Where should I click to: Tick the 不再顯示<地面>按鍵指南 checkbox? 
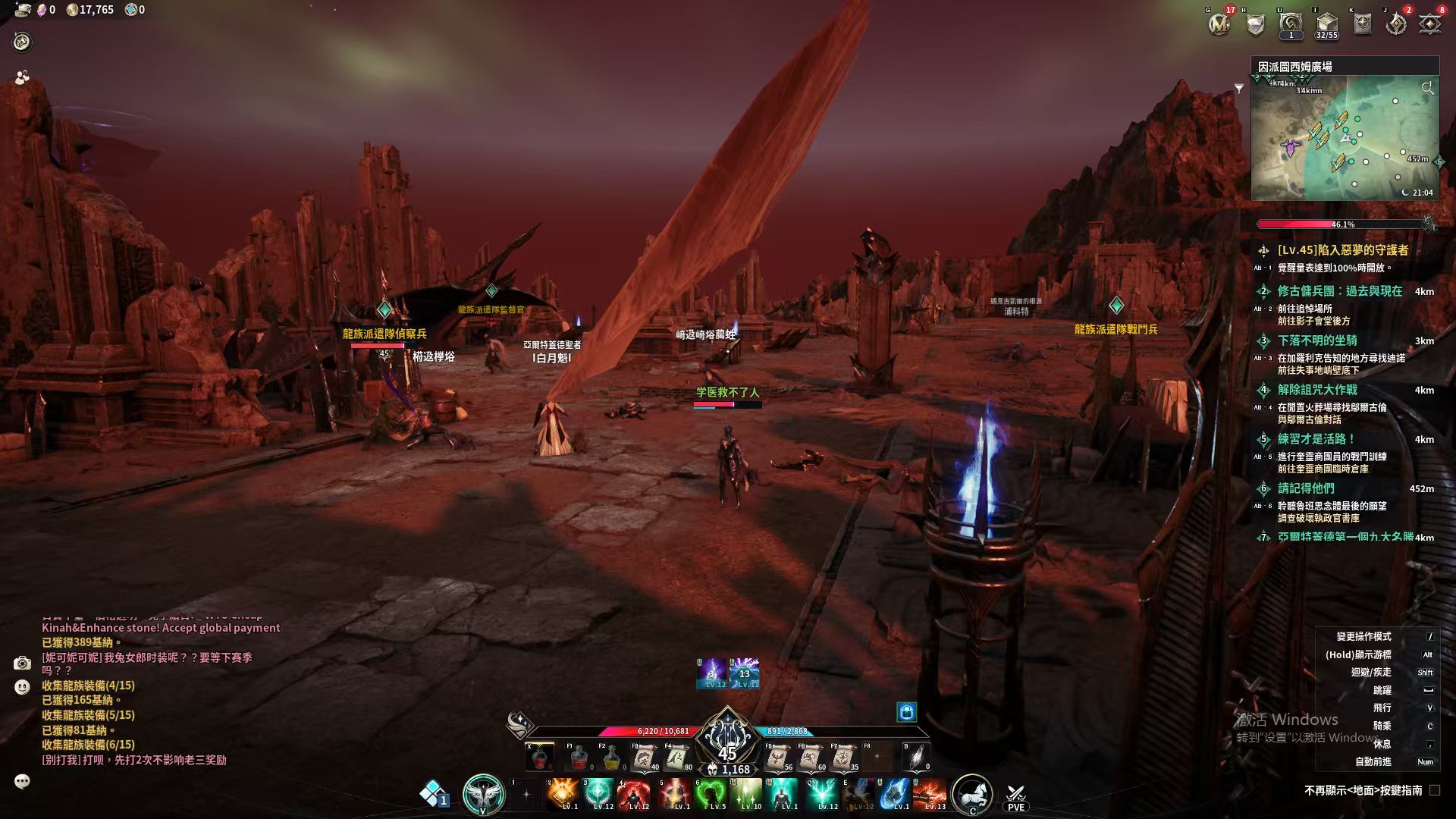(1434, 790)
